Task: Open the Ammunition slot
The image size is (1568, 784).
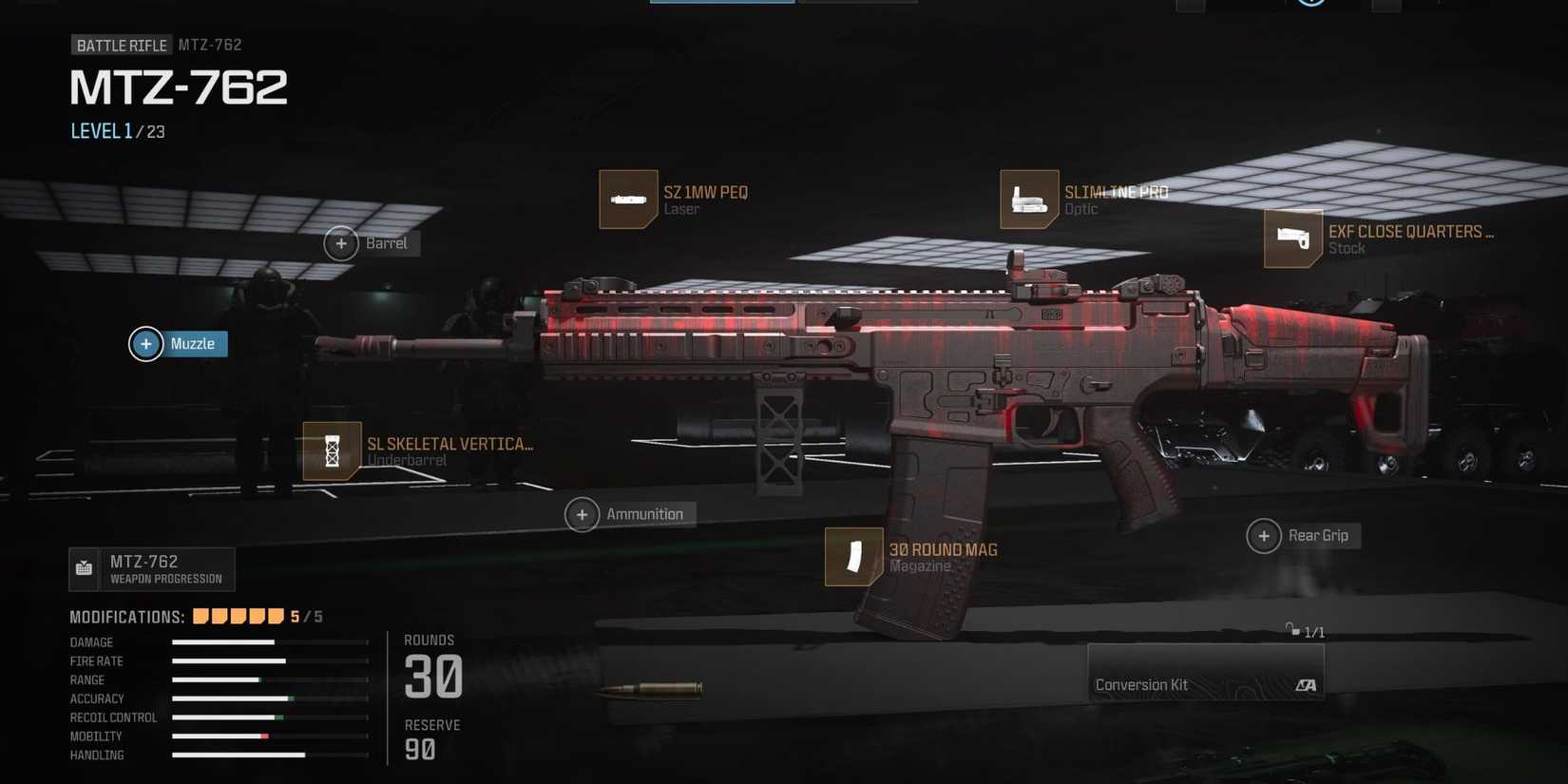Action: pyautogui.click(x=582, y=514)
